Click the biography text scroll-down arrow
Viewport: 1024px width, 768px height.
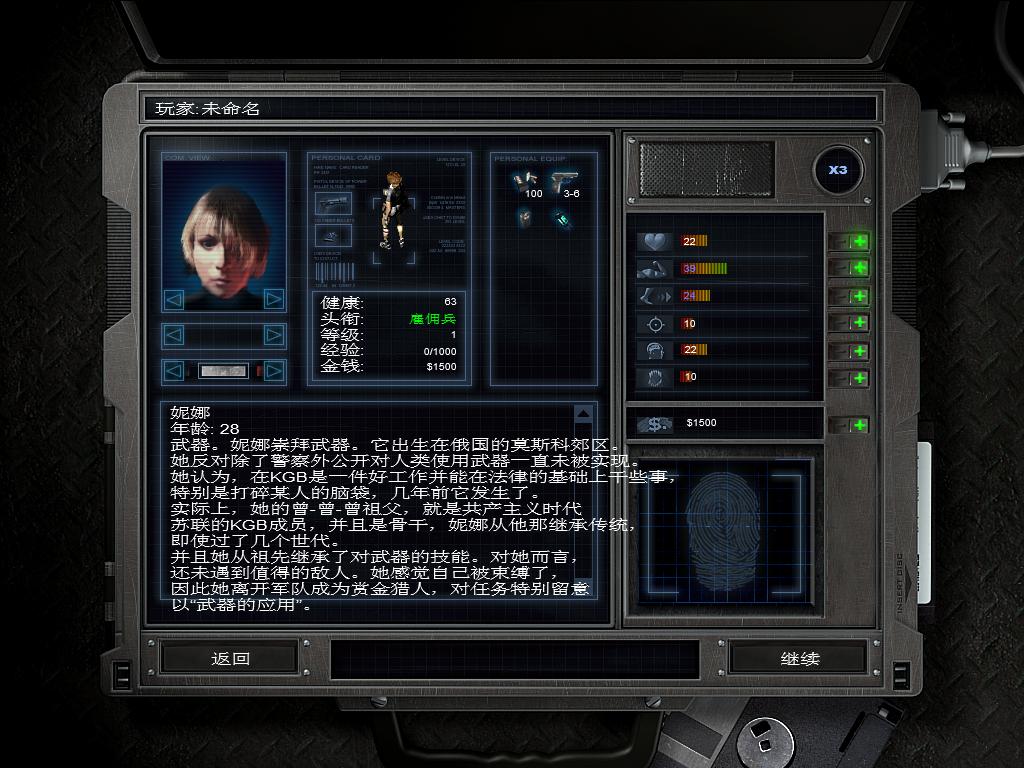click(584, 587)
